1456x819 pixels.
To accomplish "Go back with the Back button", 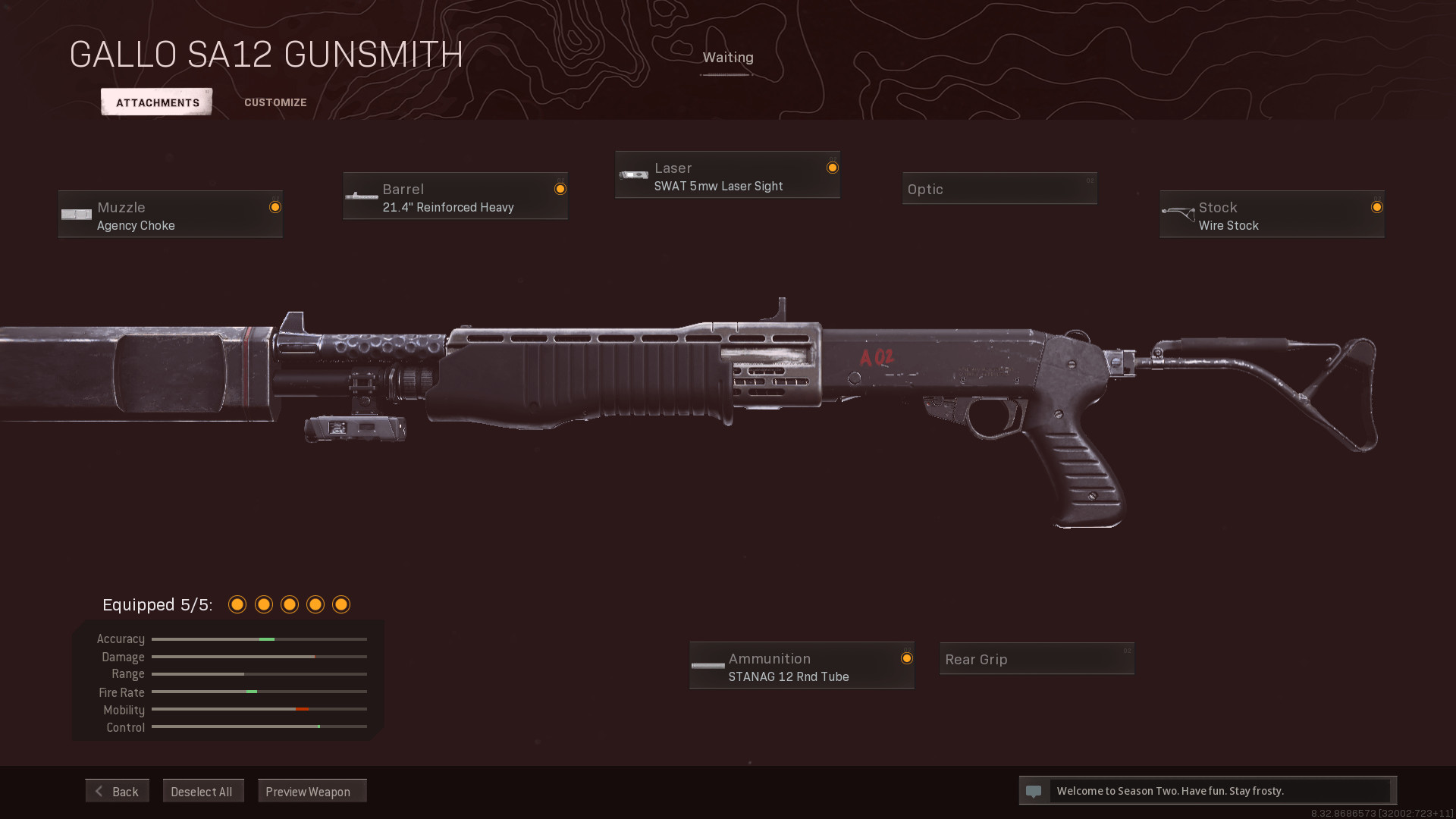I will [118, 791].
